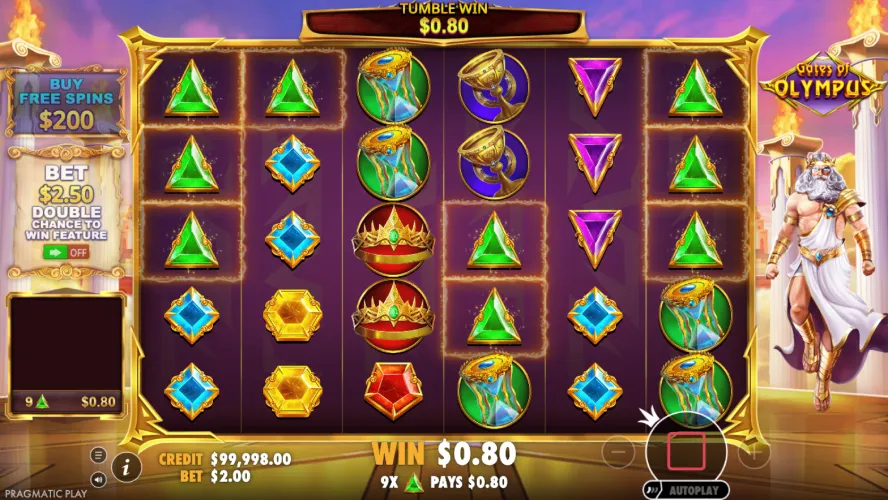Viewport: 888px width, 500px height.
Task: Open the game menu with three lines
Action: [x=98, y=455]
